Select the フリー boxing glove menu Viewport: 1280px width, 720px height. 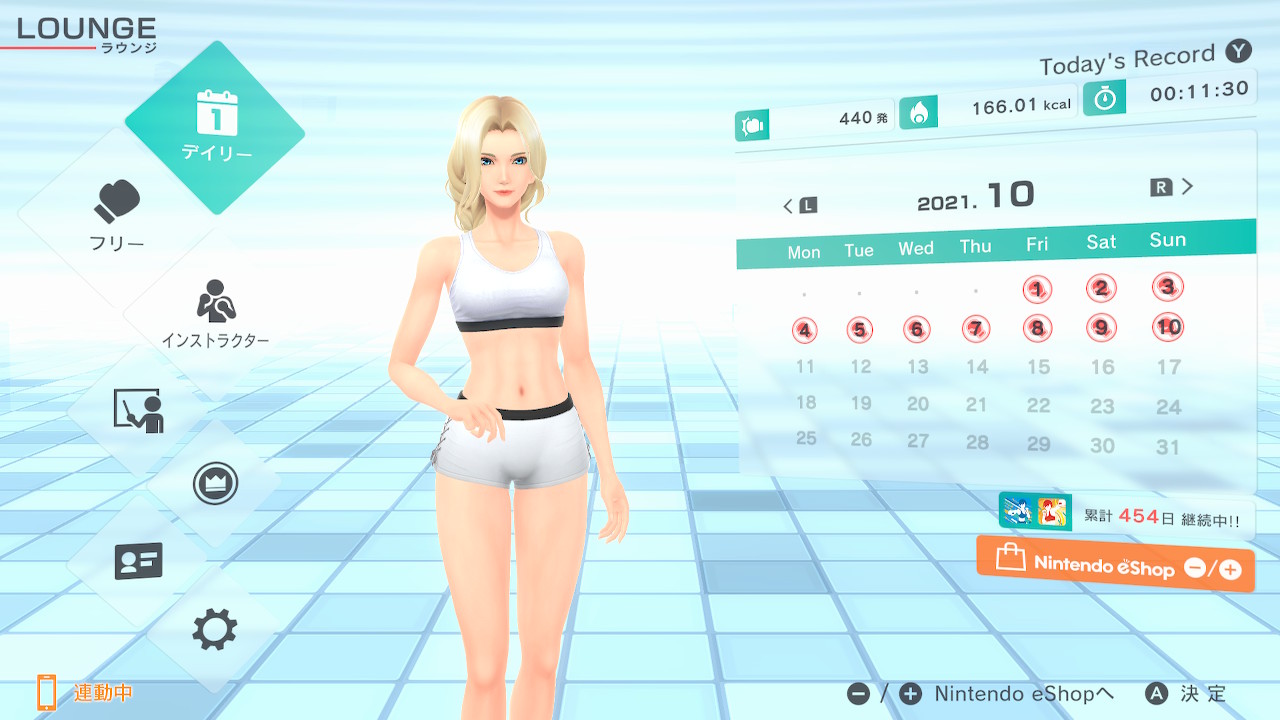[x=118, y=215]
